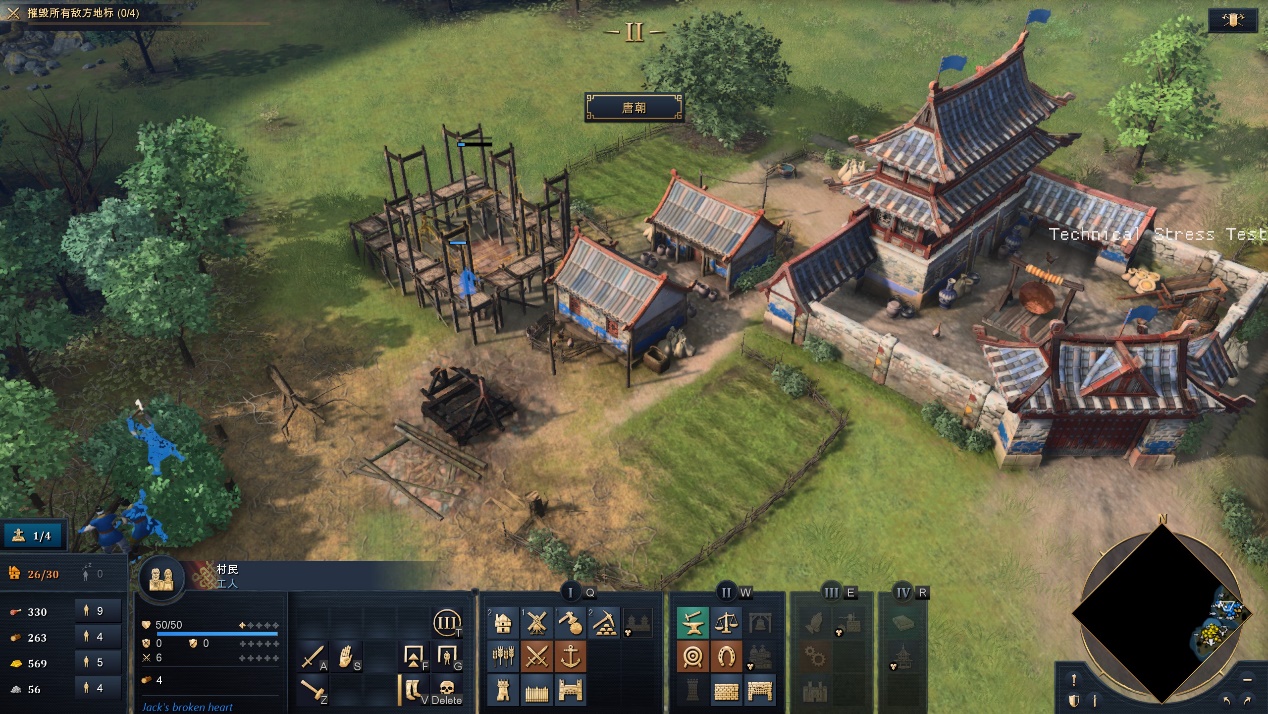Choose the barracks crossed swords icon
The height and width of the screenshot is (714, 1268).
537,657
